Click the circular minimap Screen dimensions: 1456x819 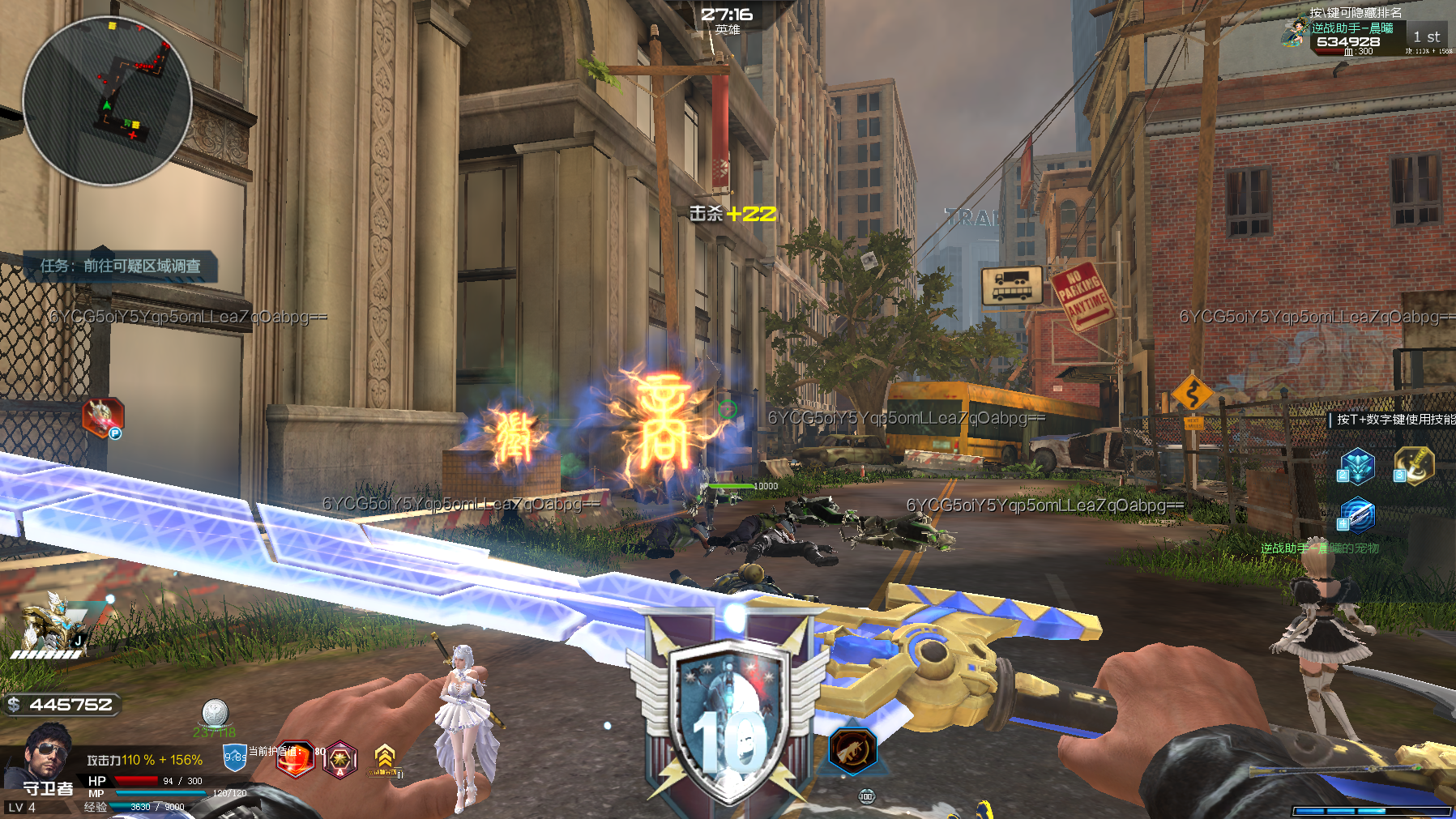tap(106, 101)
